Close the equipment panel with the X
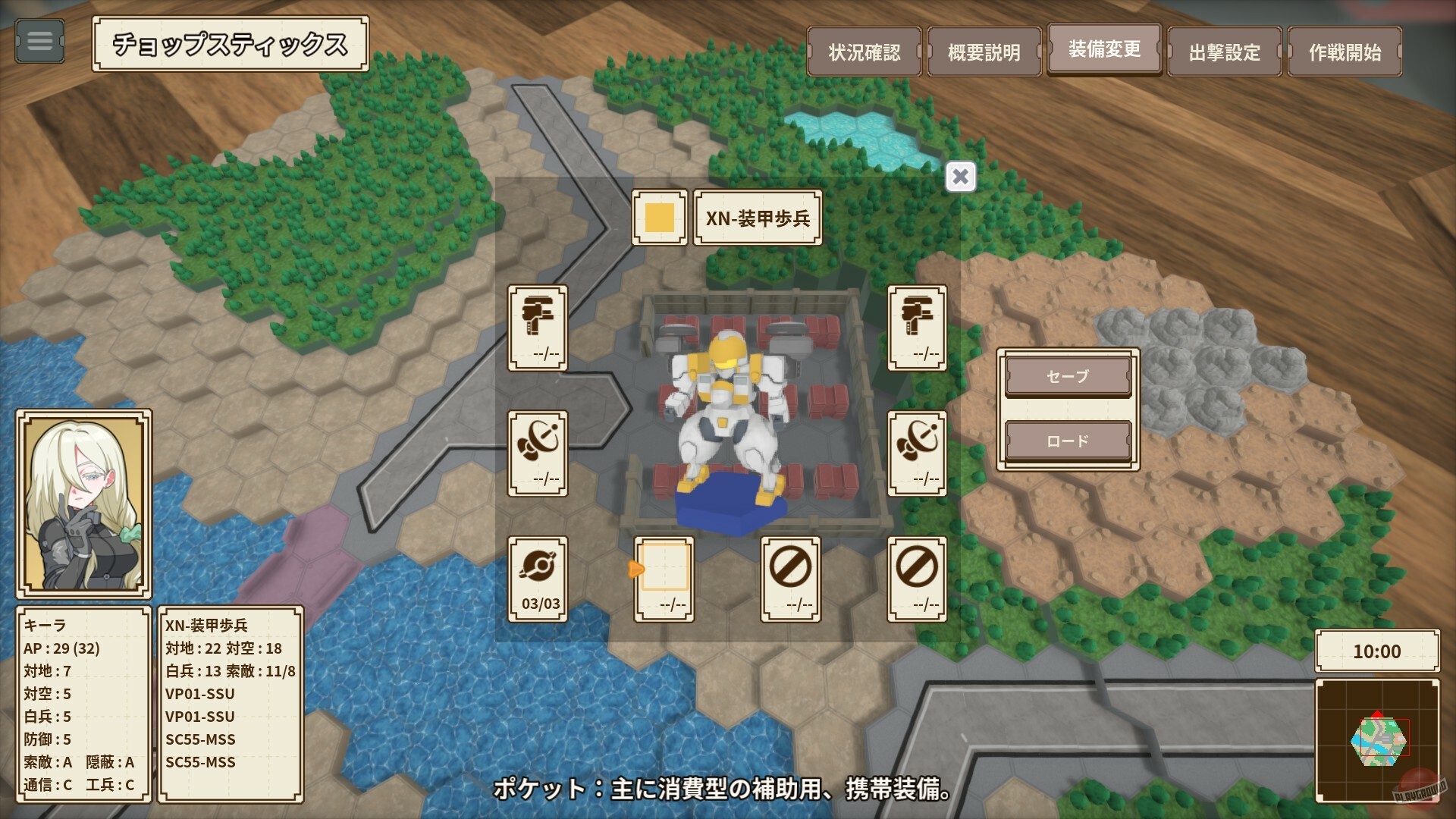This screenshot has height=819, width=1456. (960, 176)
